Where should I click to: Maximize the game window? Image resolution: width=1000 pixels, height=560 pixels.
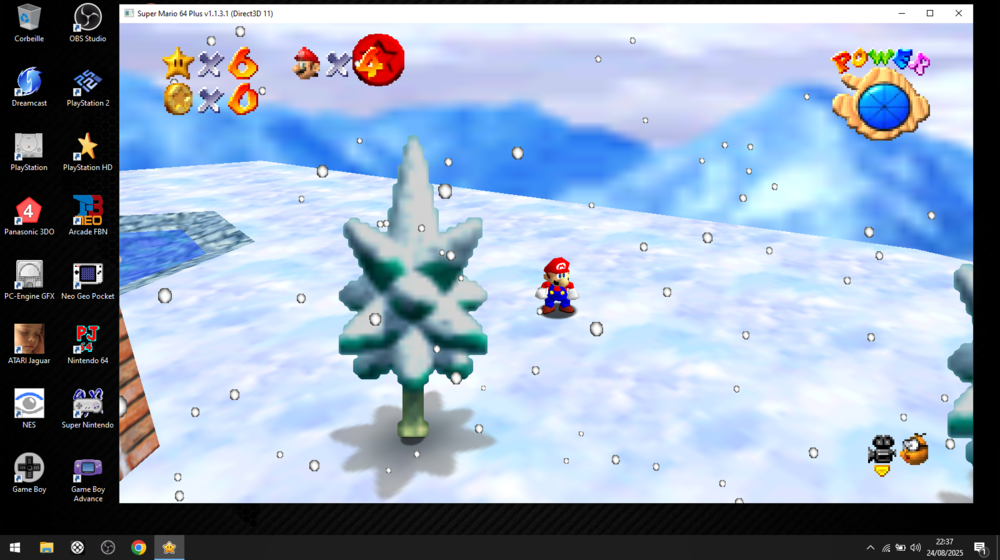pos(929,13)
